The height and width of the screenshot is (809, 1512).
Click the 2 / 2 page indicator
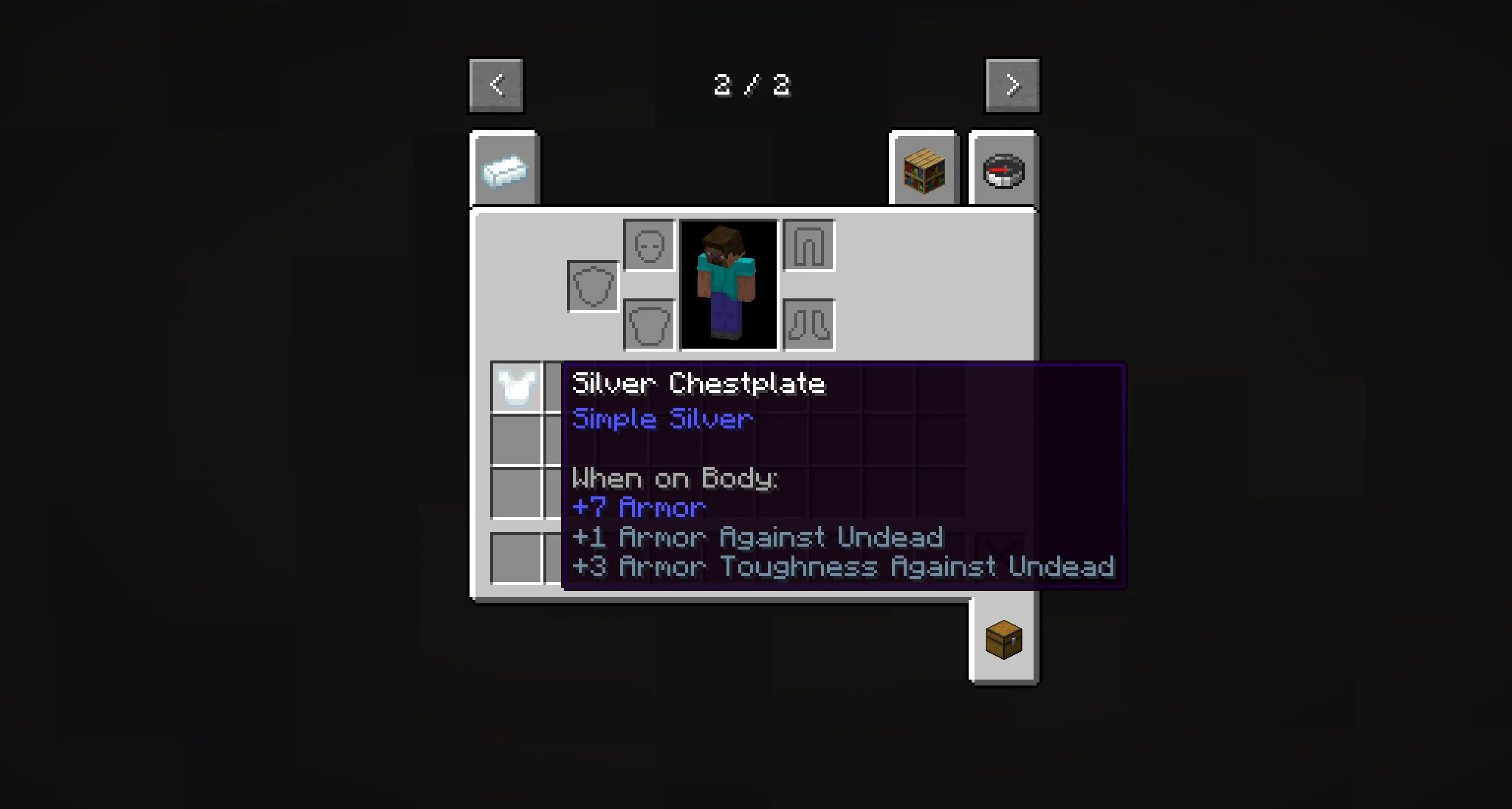(x=751, y=85)
